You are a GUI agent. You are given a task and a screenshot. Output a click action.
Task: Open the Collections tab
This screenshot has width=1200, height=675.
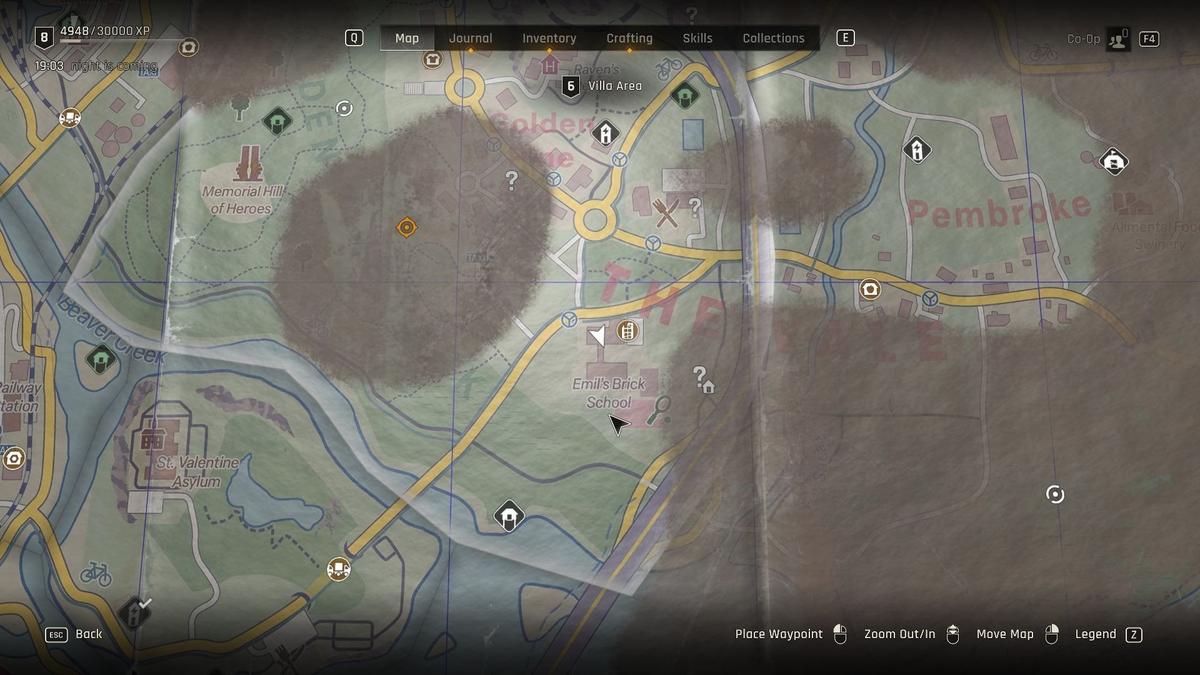pos(773,39)
